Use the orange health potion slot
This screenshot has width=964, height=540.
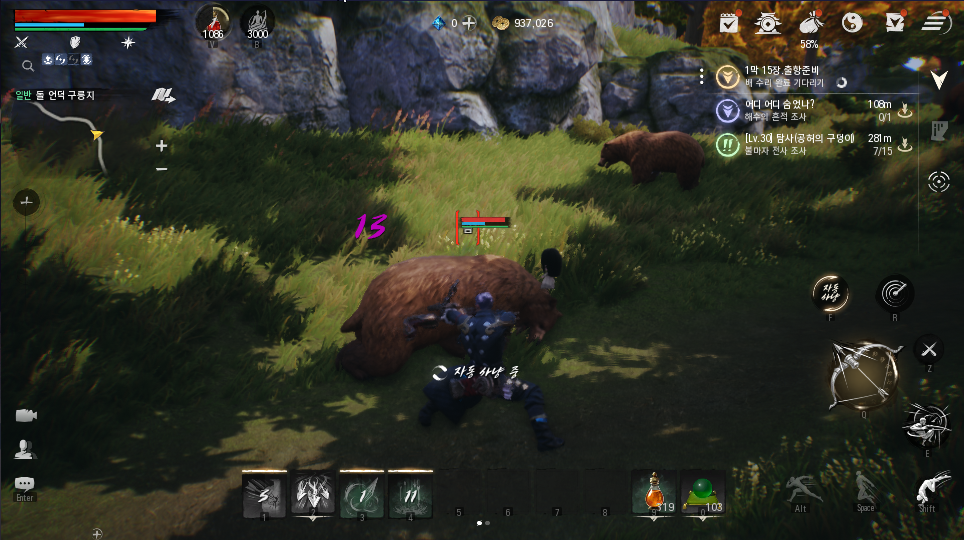(x=654, y=492)
